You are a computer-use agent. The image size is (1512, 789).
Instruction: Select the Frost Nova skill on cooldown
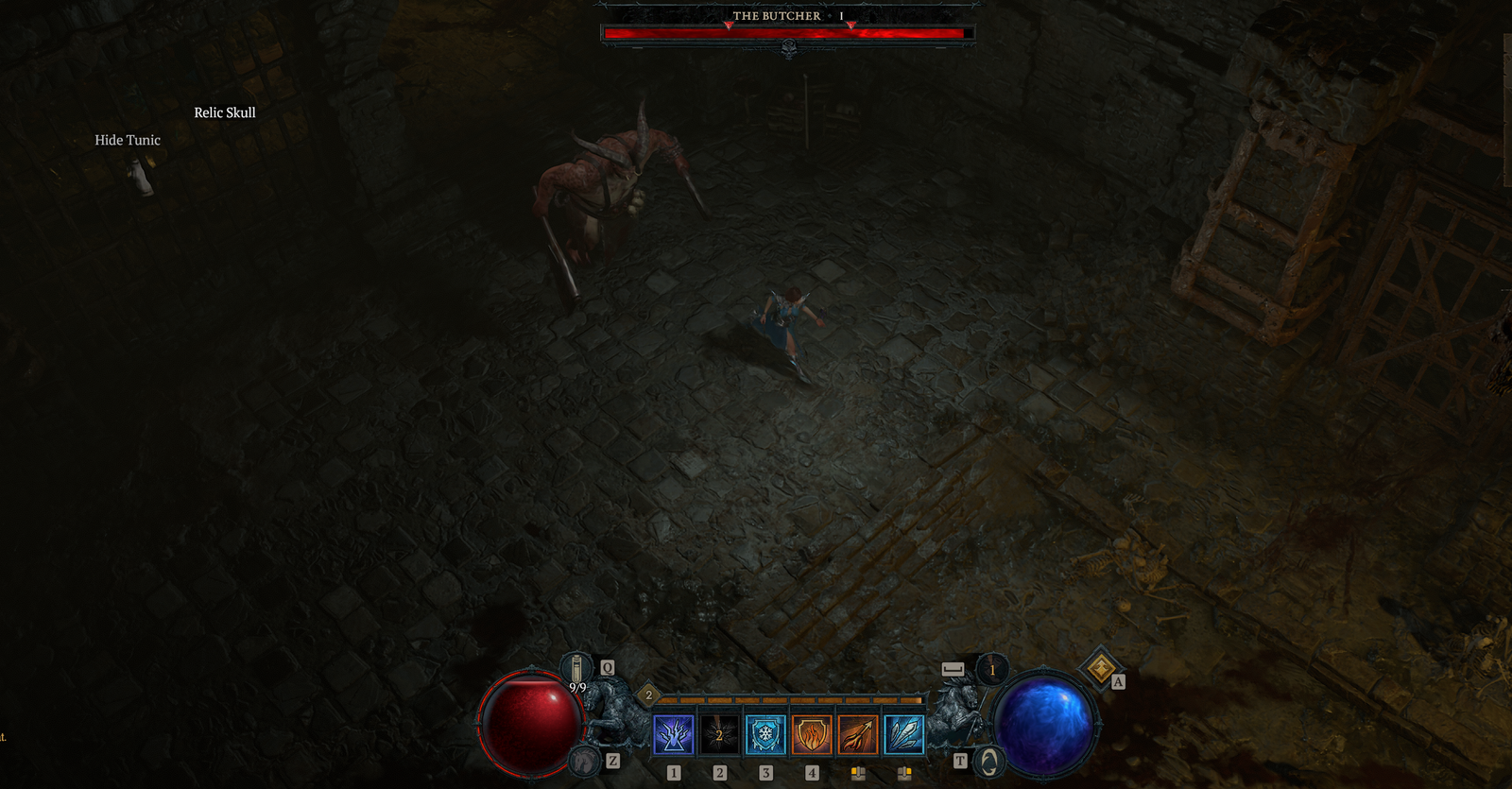tap(719, 734)
